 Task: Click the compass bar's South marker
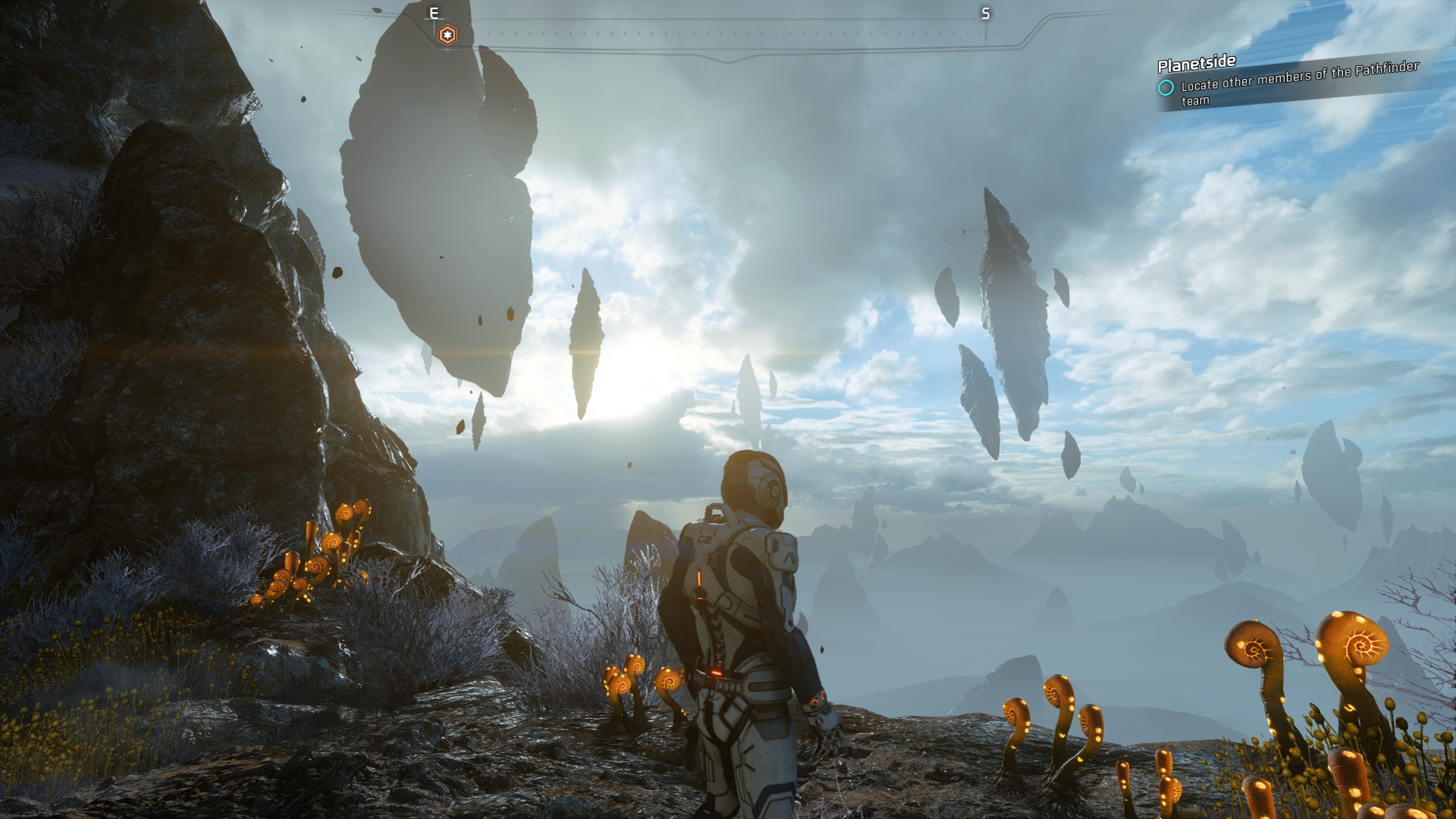(x=985, y=14)
